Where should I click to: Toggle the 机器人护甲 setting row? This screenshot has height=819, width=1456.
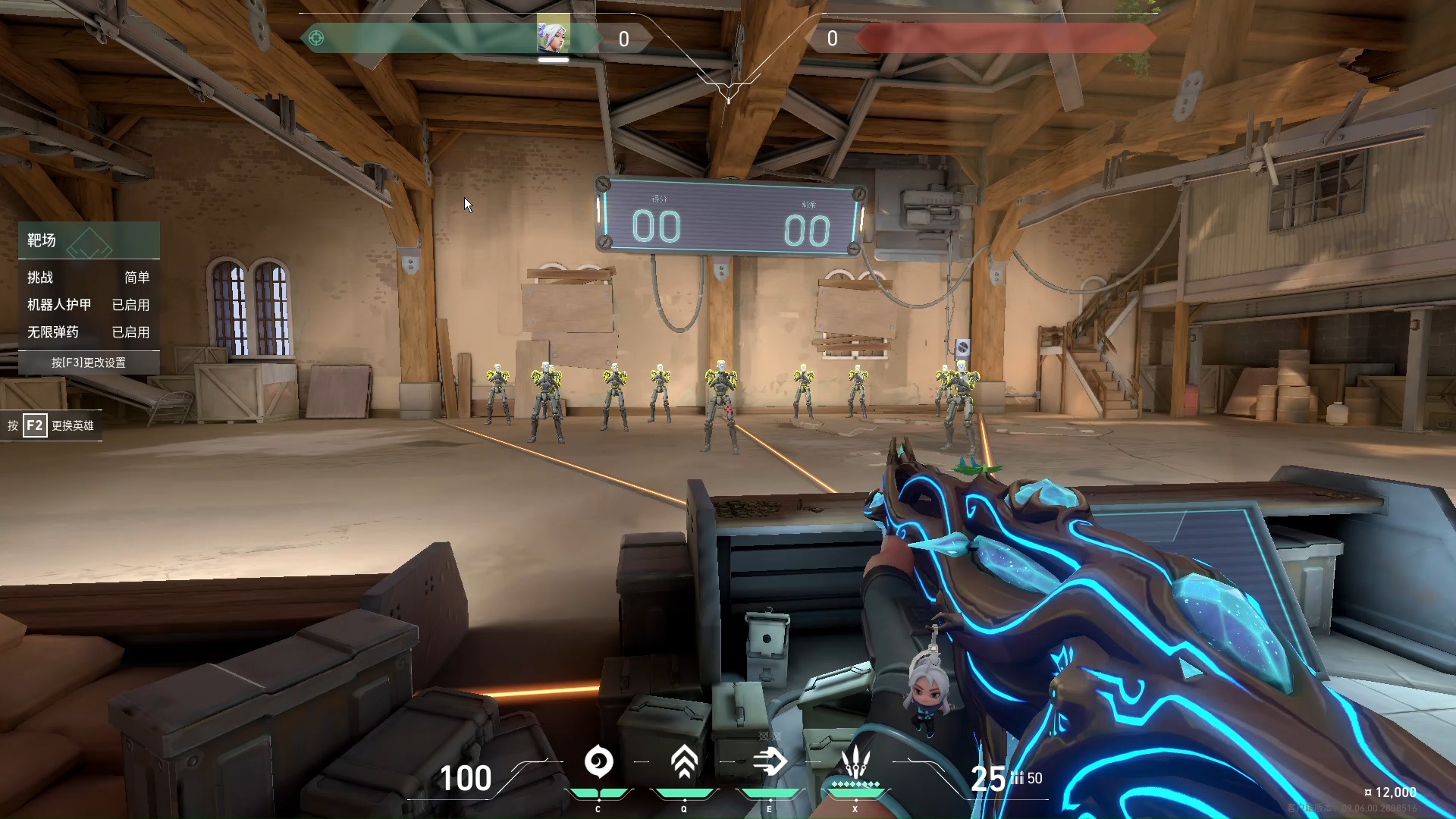(89, 305)
